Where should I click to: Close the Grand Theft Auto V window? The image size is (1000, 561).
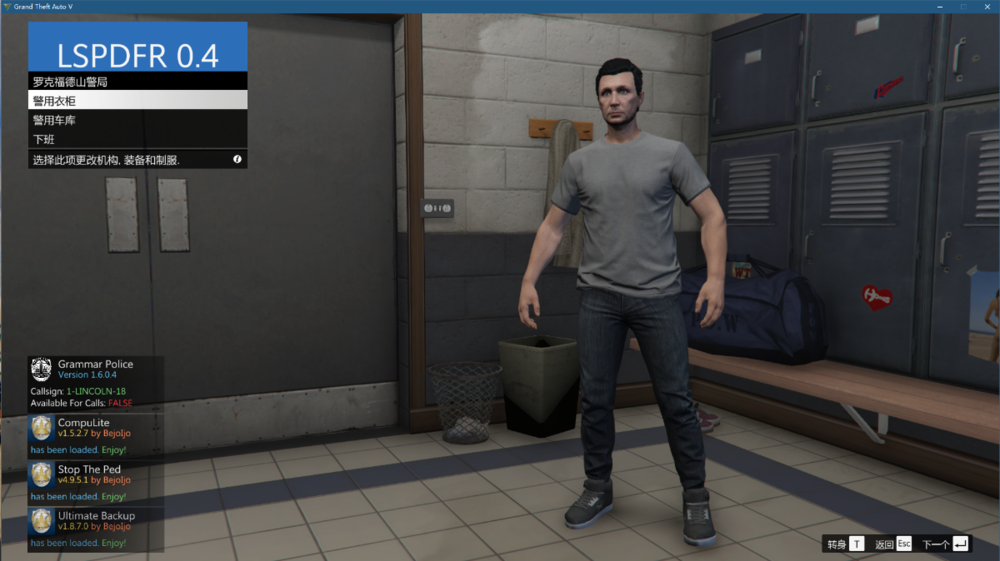985,6
